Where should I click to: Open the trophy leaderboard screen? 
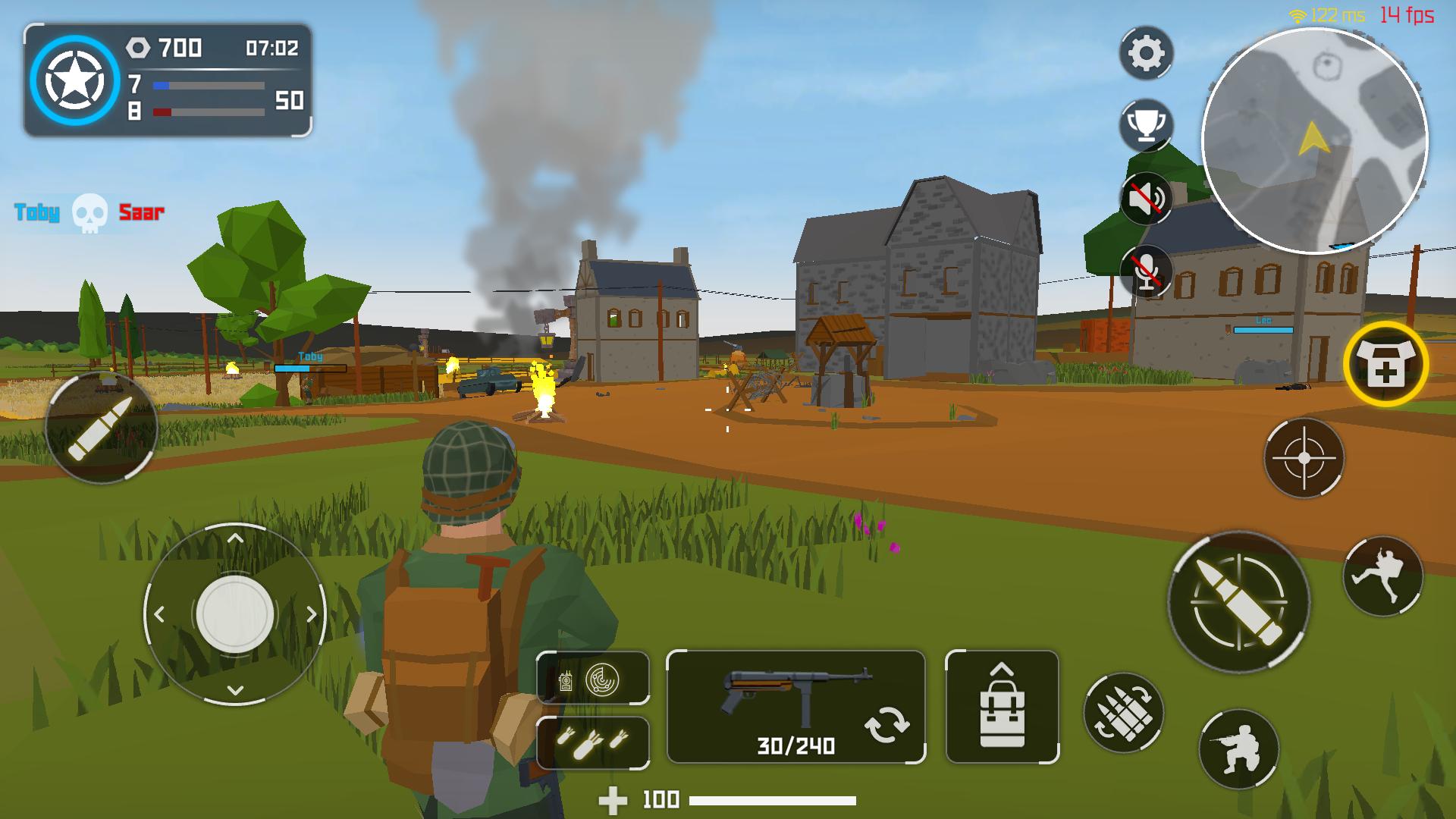coord(1147,124)
